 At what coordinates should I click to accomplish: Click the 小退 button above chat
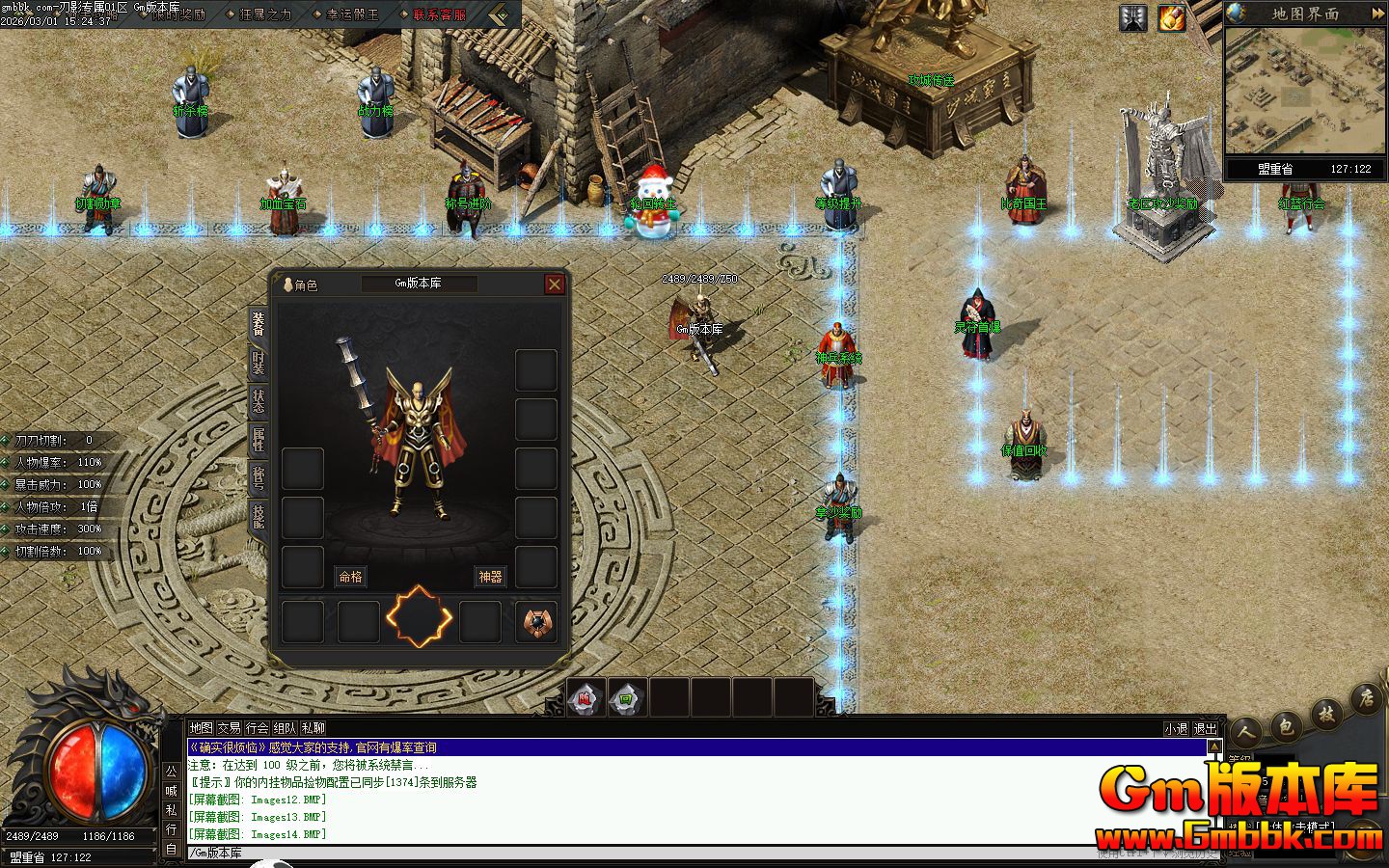tap(1176, 729)
